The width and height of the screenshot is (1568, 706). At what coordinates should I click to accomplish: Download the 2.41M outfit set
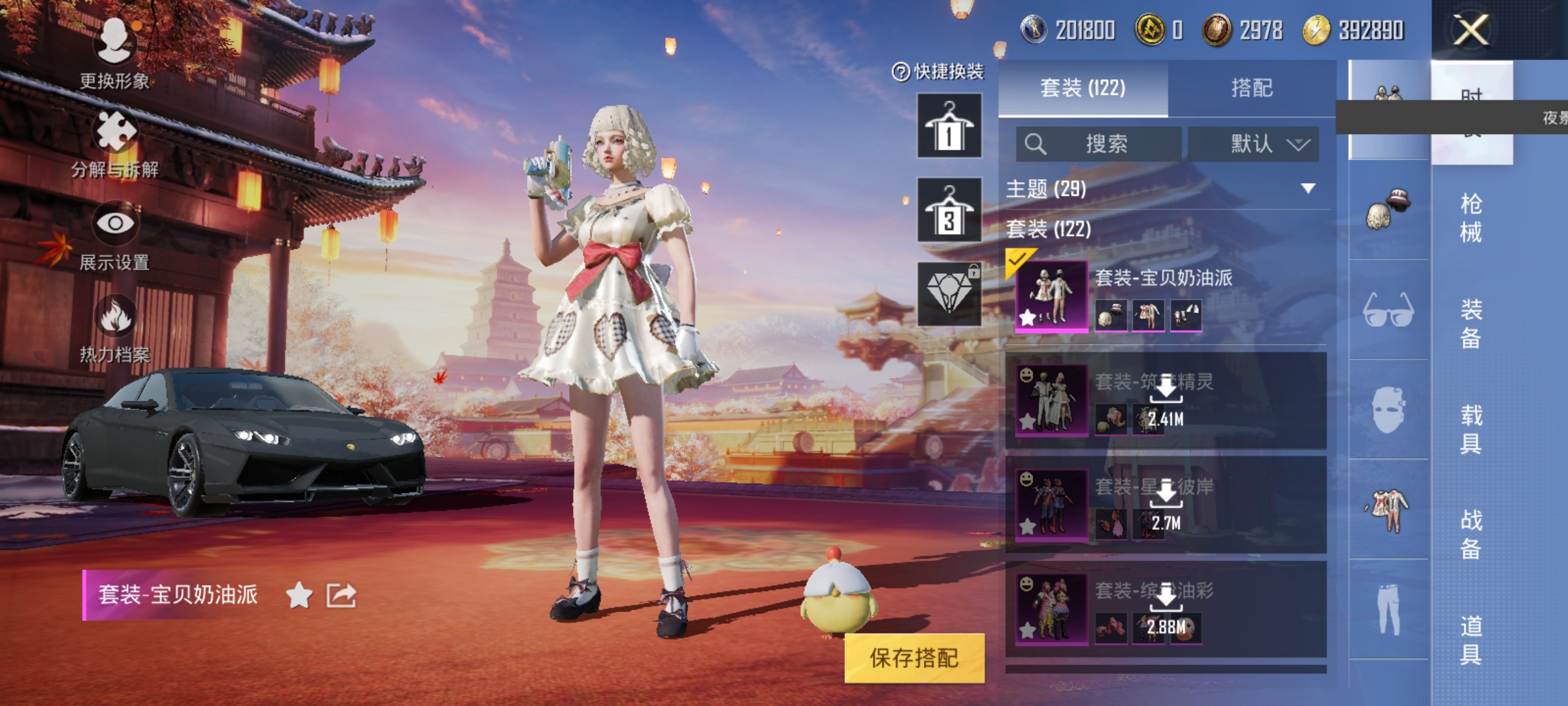point(1166,400)
